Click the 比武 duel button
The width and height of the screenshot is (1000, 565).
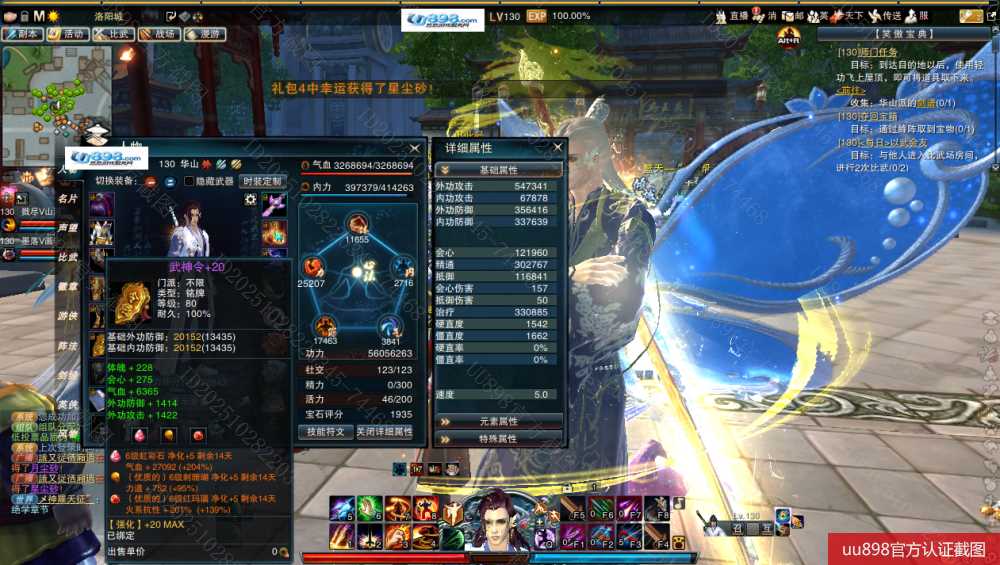click(x=115, y=34)
